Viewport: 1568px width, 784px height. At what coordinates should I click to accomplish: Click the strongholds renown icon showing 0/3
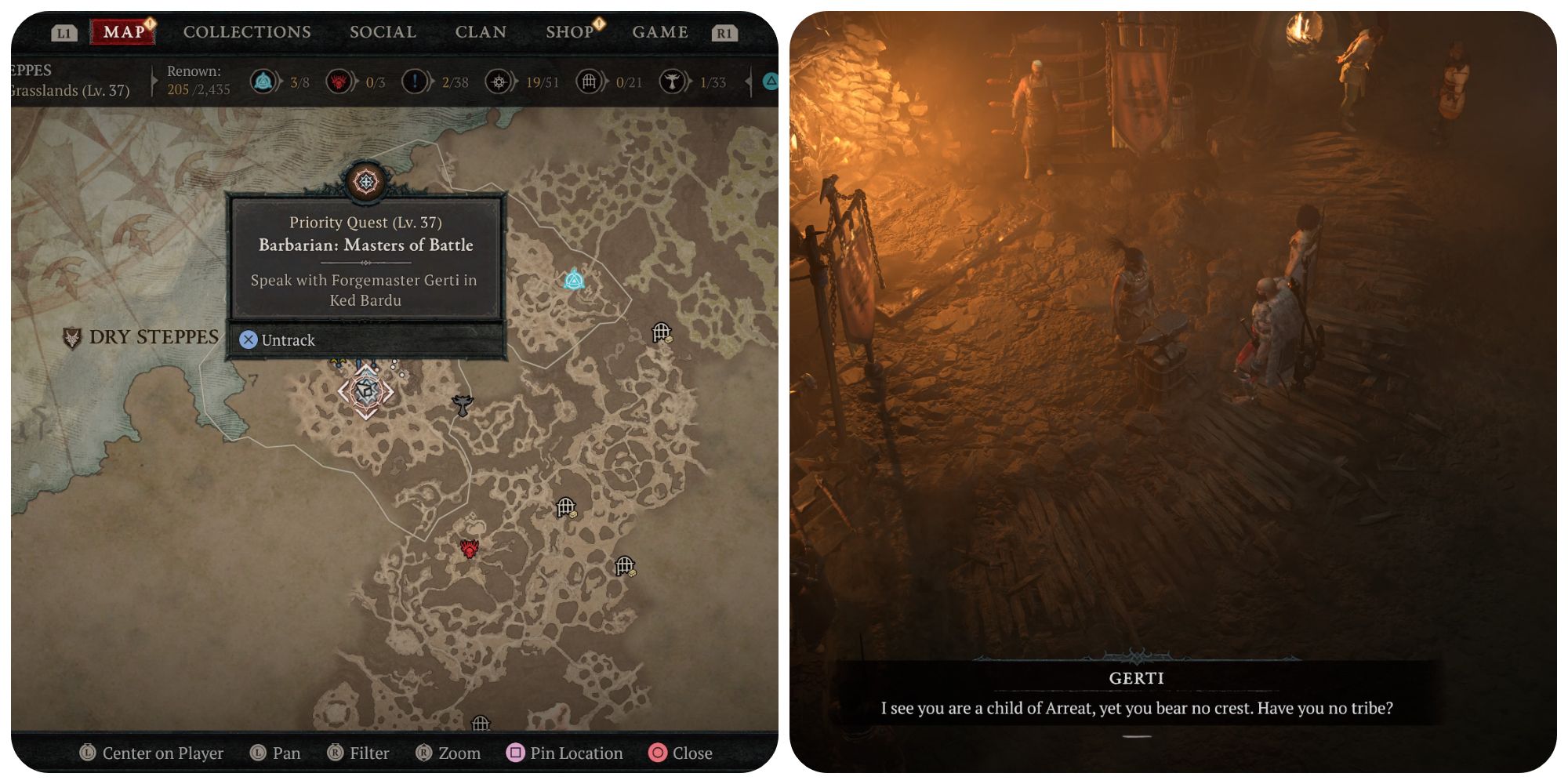coord(339,81)
